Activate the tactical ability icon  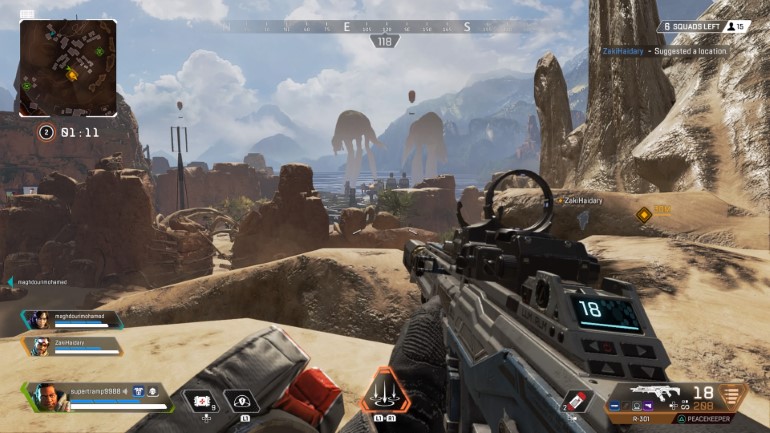click(x=241, y=401)
